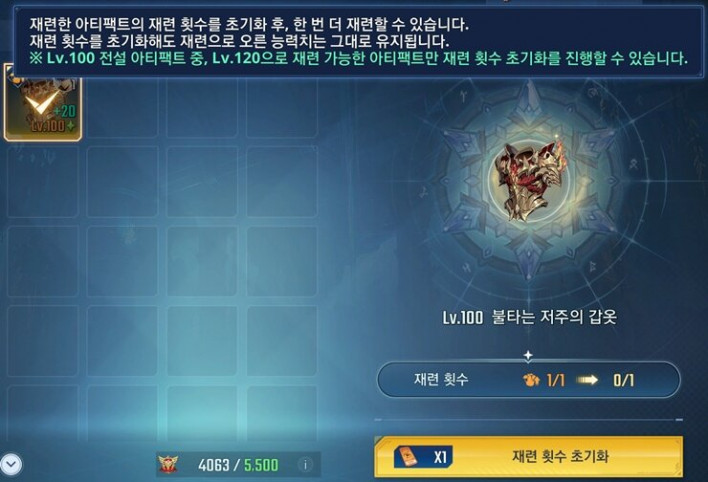Click the round down-arrow expand button
Screen dimensions: 708x482
click(11, 463)
